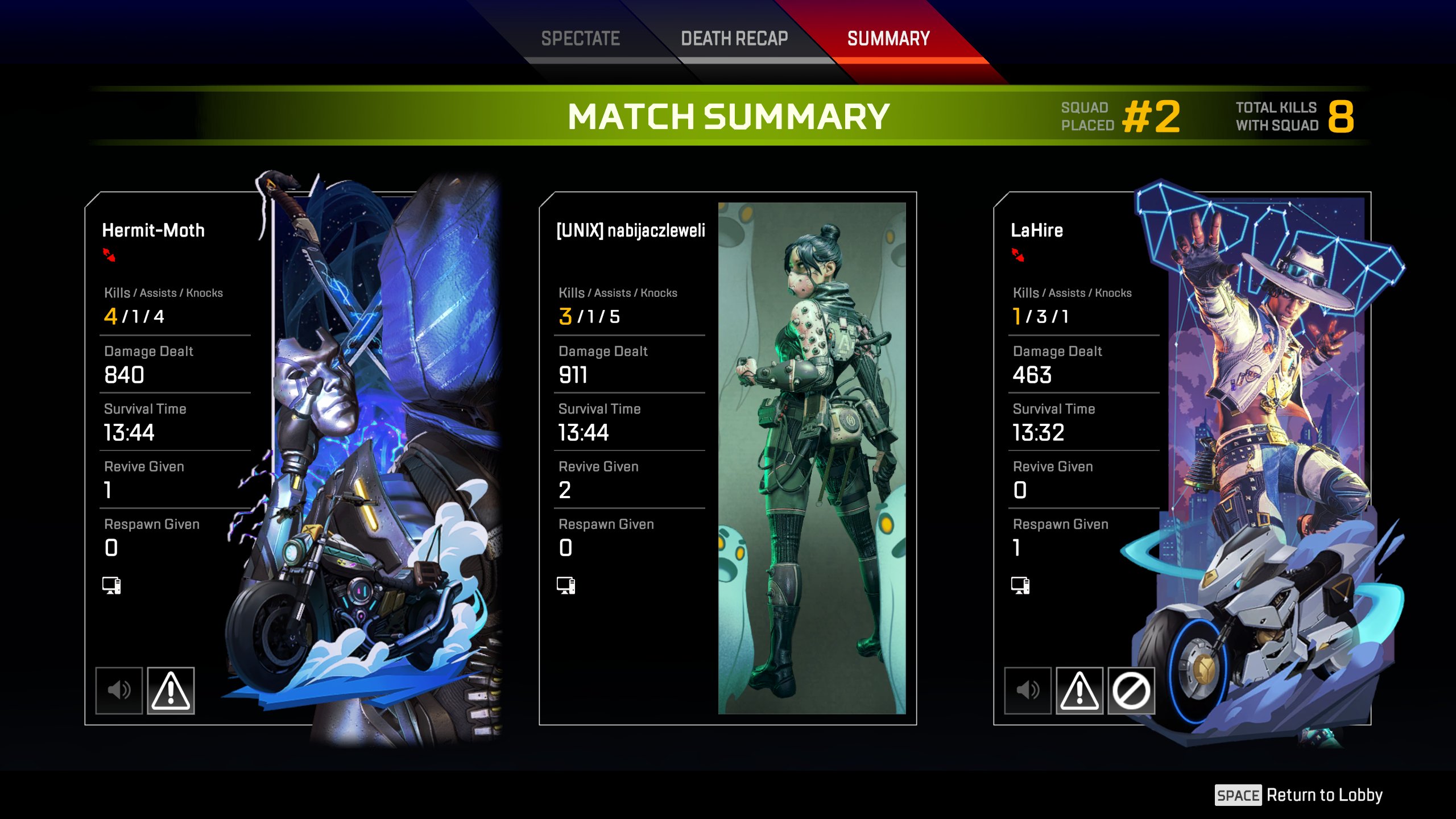Report LaHire with the warning triangle button
Image resolution: width=1456 pixels, height=819 pixels.
(x=1079, y=690)
